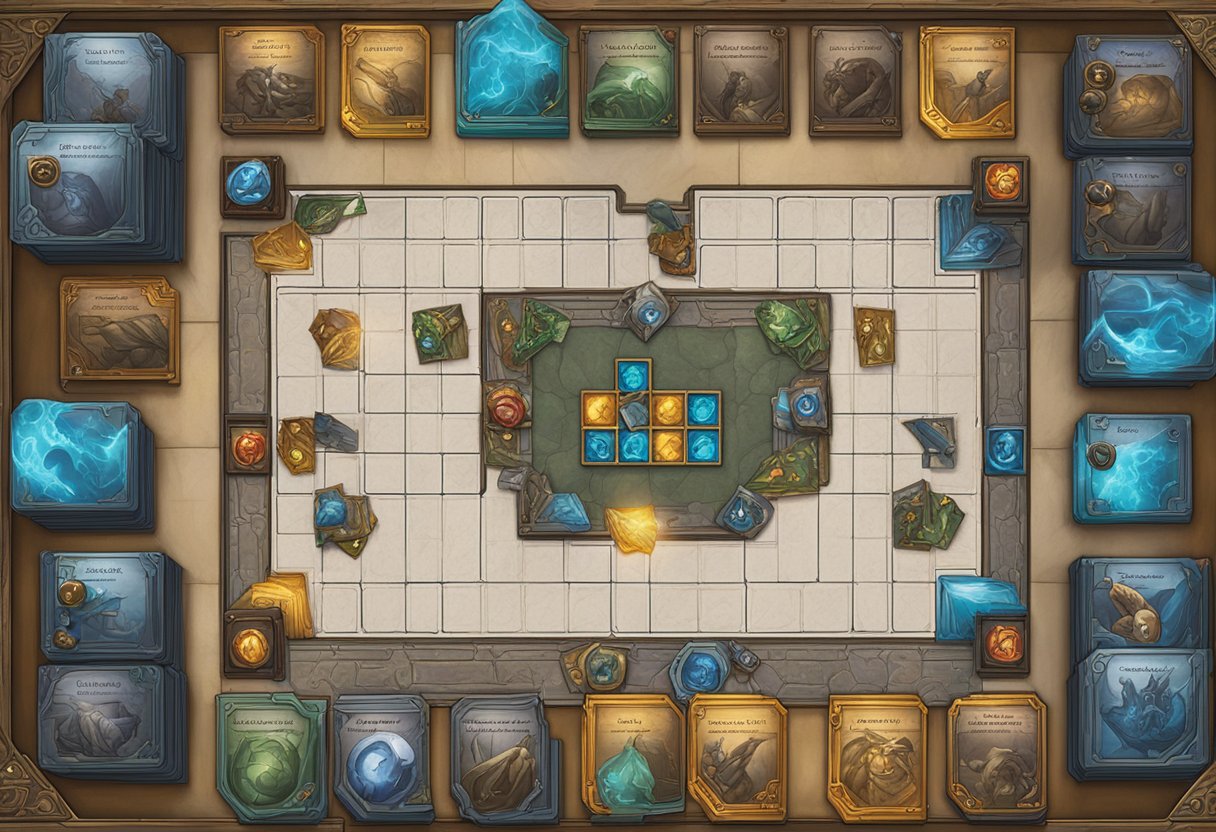This screenshot has width=1216, height=832.
Task: Pick the lone brown card beside the blue decks
Action: click(119, 332)
